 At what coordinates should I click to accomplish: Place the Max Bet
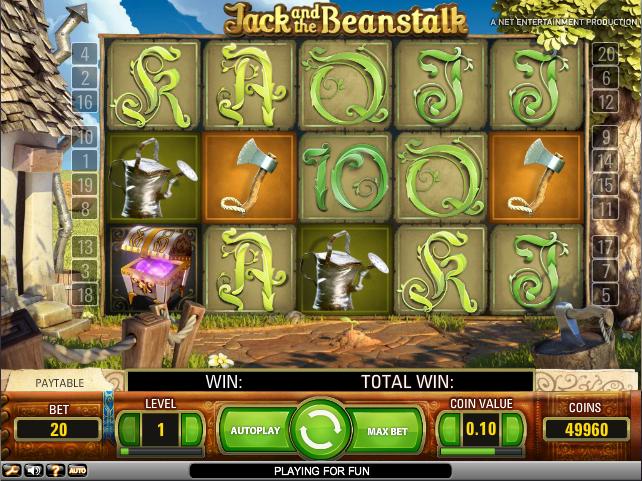[x=388, y=430]
